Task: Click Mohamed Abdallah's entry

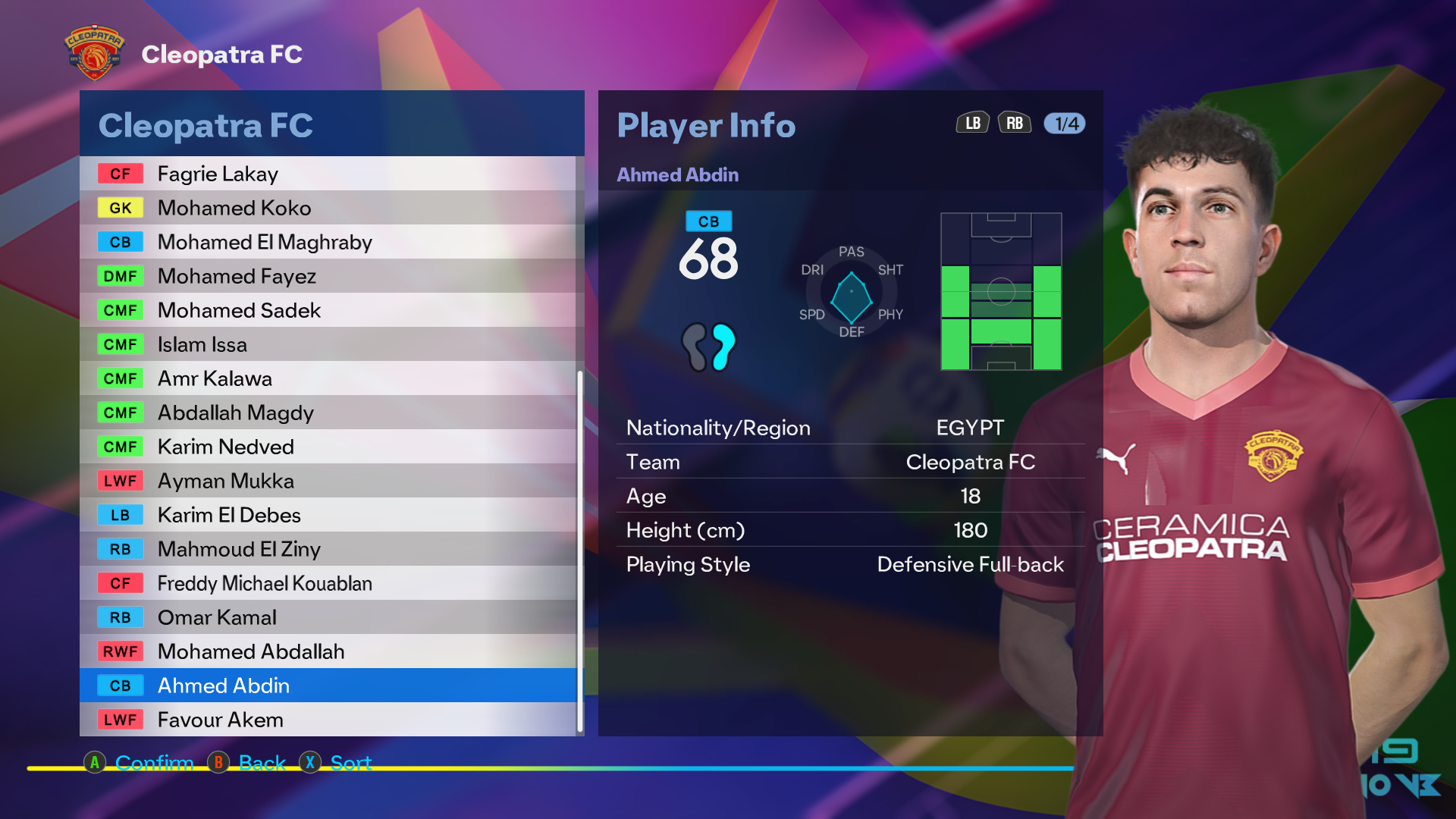Action: click(x=328, y=651)
